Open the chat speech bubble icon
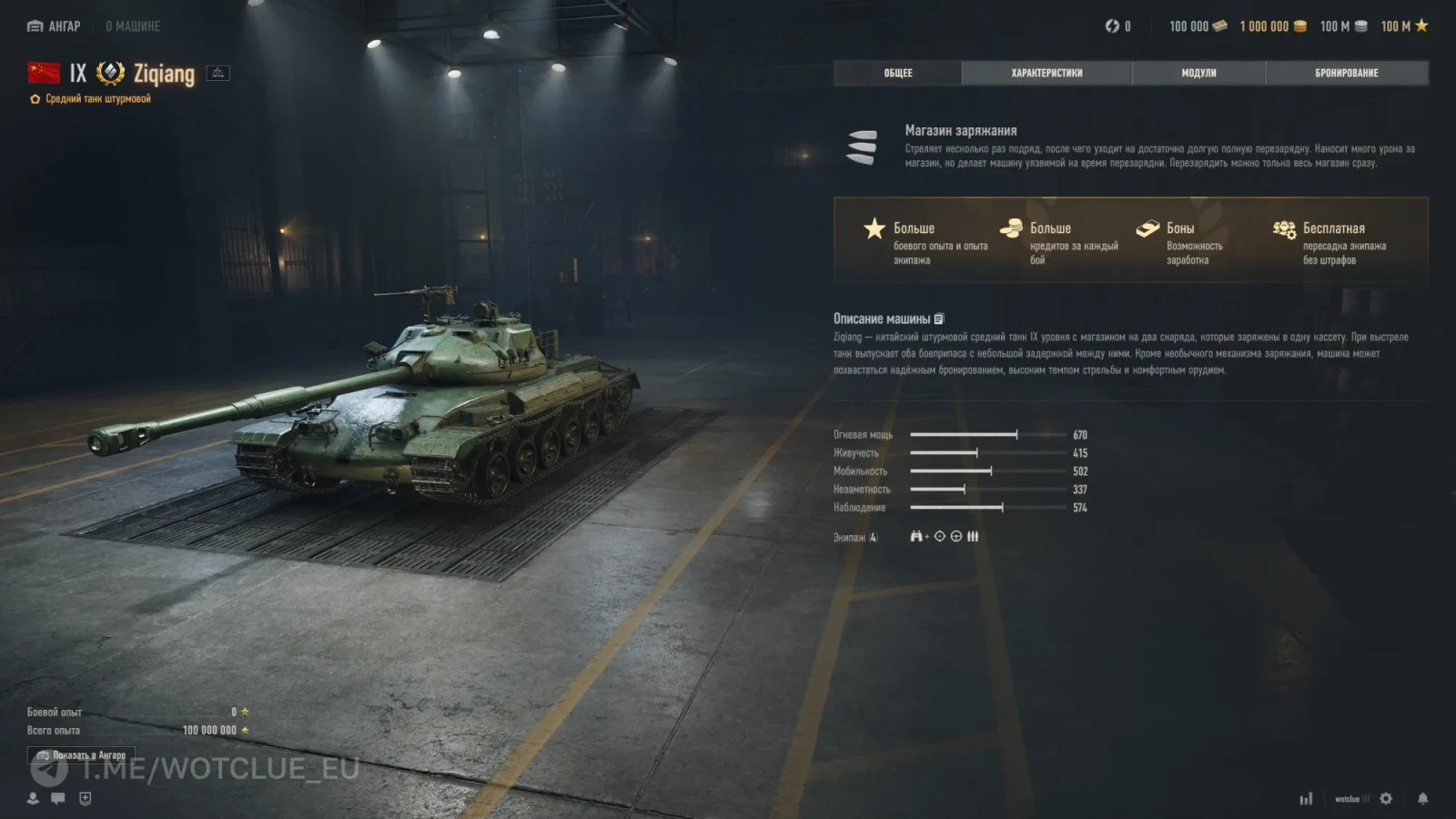 (x=58, y=798)
